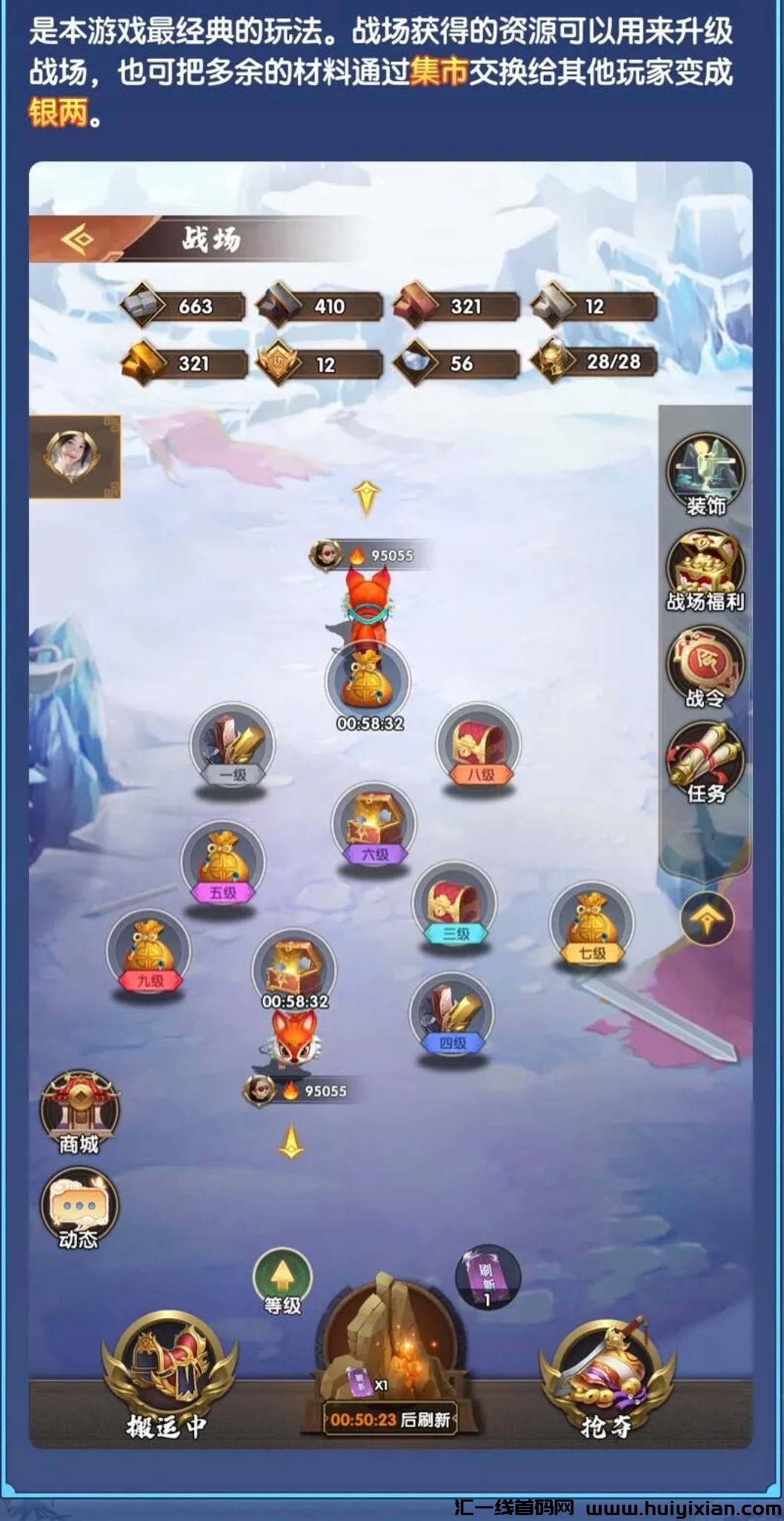
Task: Collapse the right side menu arrow
Action: (x=707, y=919)
